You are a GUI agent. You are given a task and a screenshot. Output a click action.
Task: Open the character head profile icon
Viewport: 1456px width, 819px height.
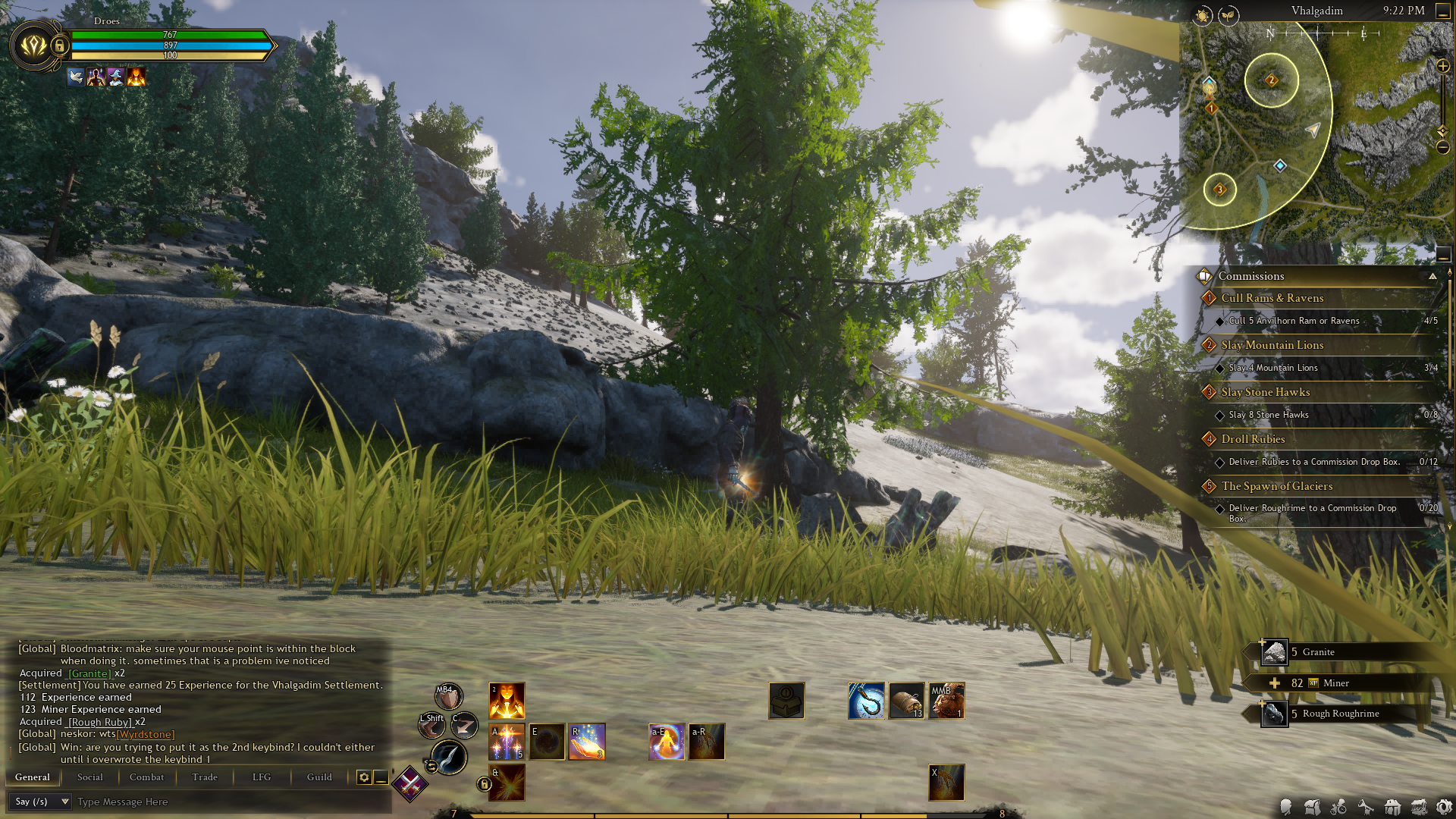click(x=1285, y=807)
